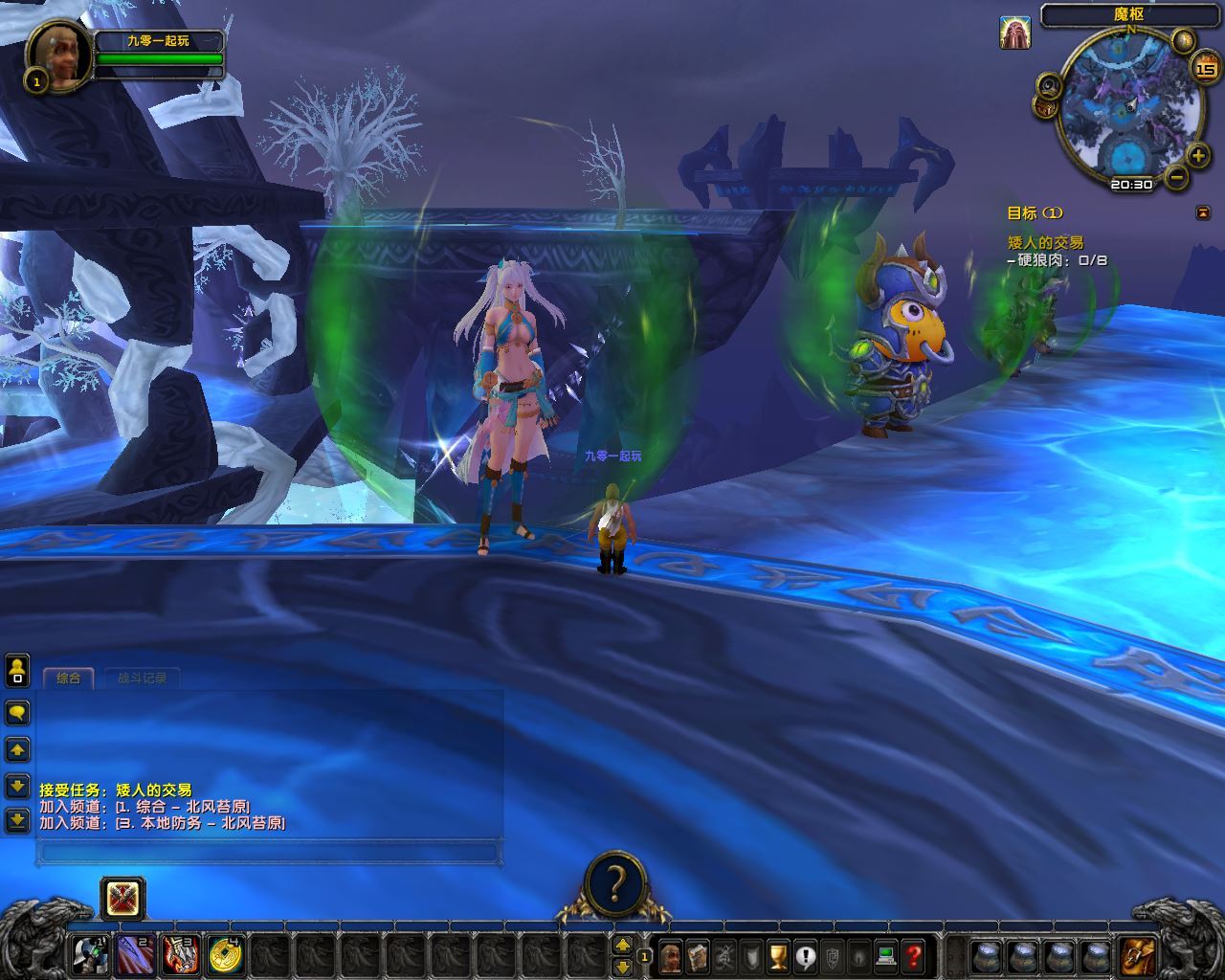Viewport: 1225px width, 980px height.
Task: Open the character info micro button
Action: tap(670, 954)
